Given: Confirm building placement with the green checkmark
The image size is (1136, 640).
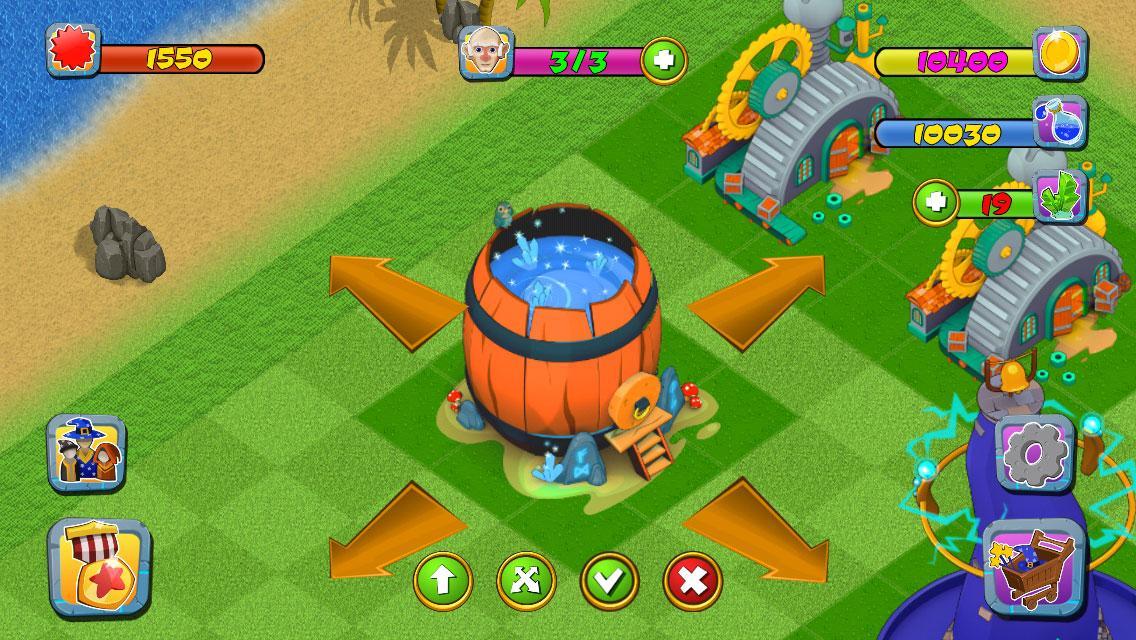Looking at the screenshot, I should [609, 580].
